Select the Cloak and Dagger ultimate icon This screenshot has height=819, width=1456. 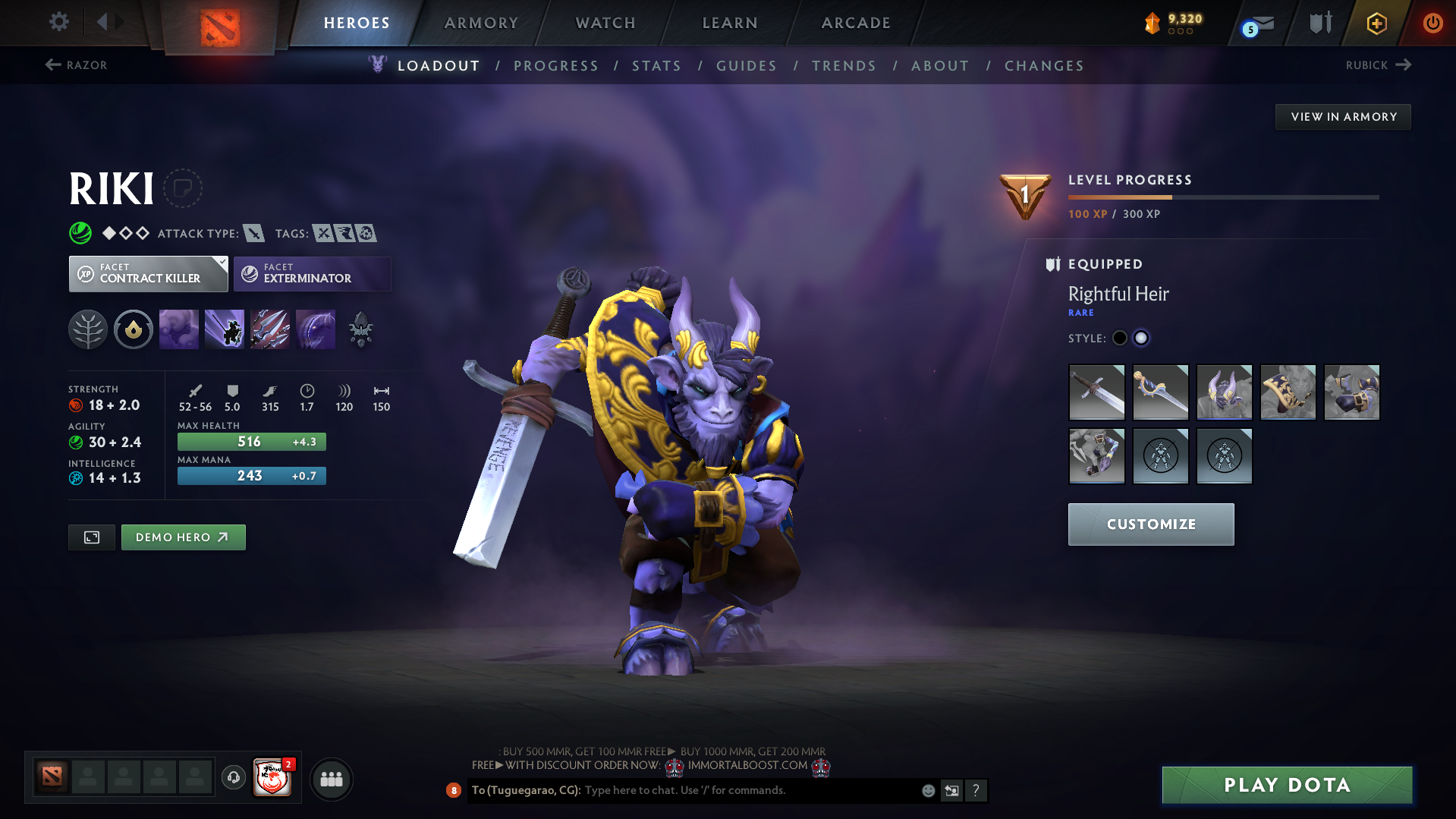pos(316,329)
